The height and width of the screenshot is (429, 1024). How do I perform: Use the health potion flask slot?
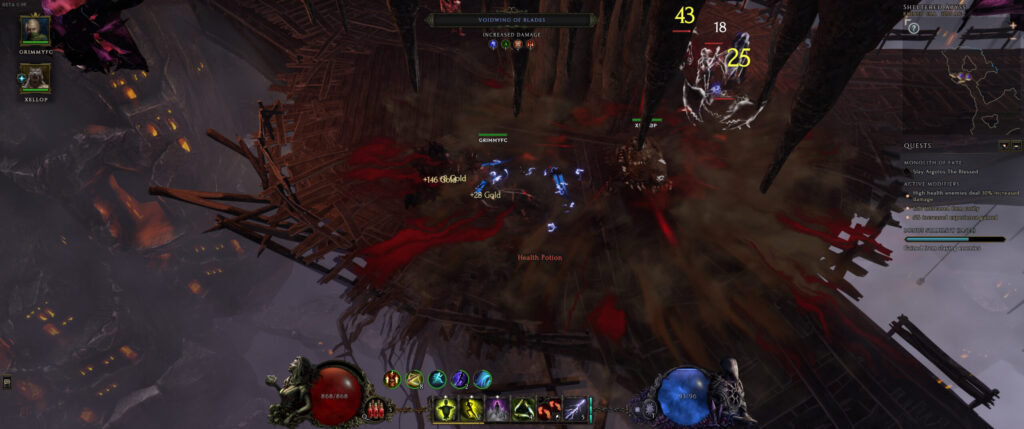coord(377,408)
